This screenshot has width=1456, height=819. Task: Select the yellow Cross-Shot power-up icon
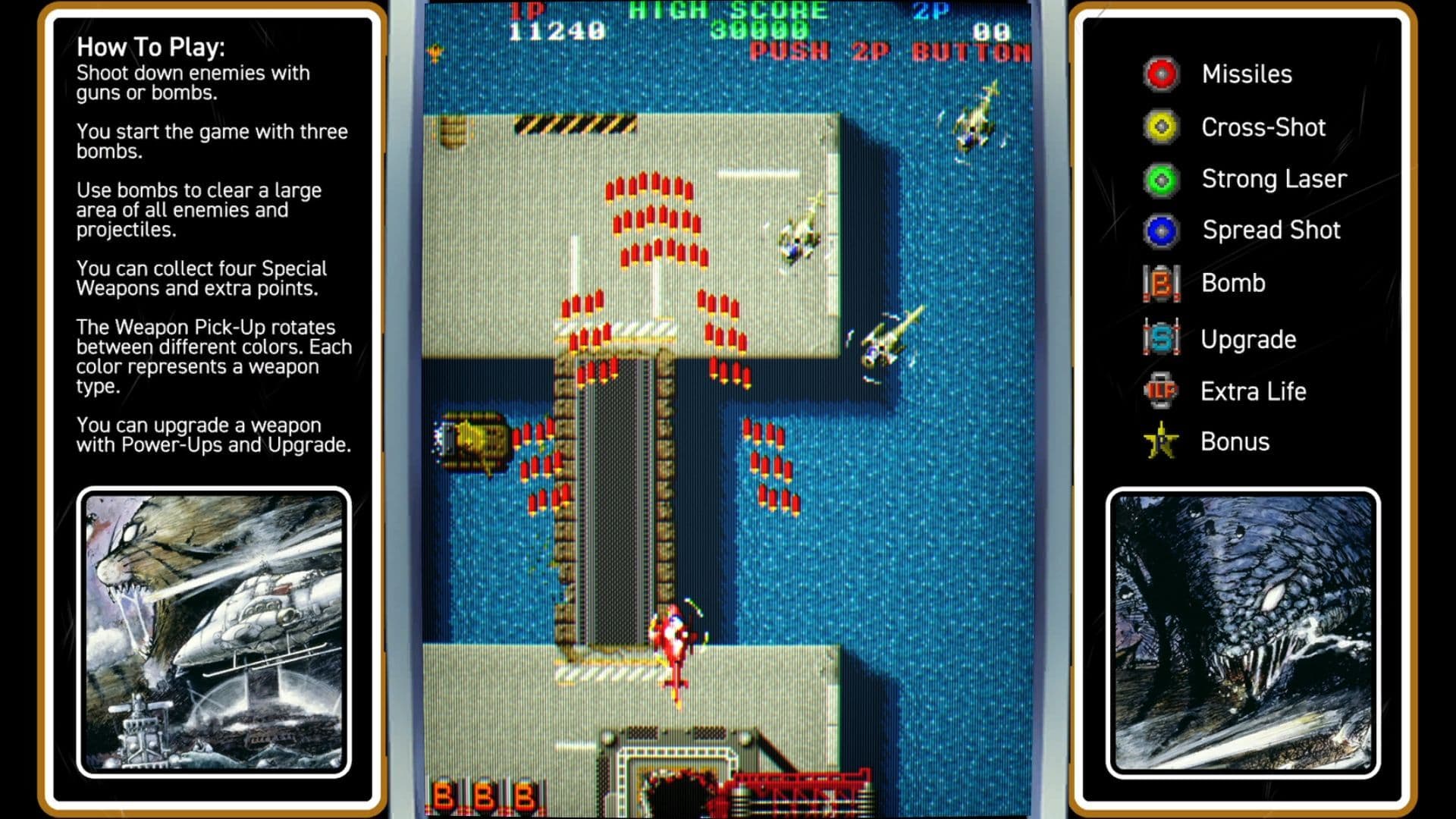click(x=1159, y=127)
